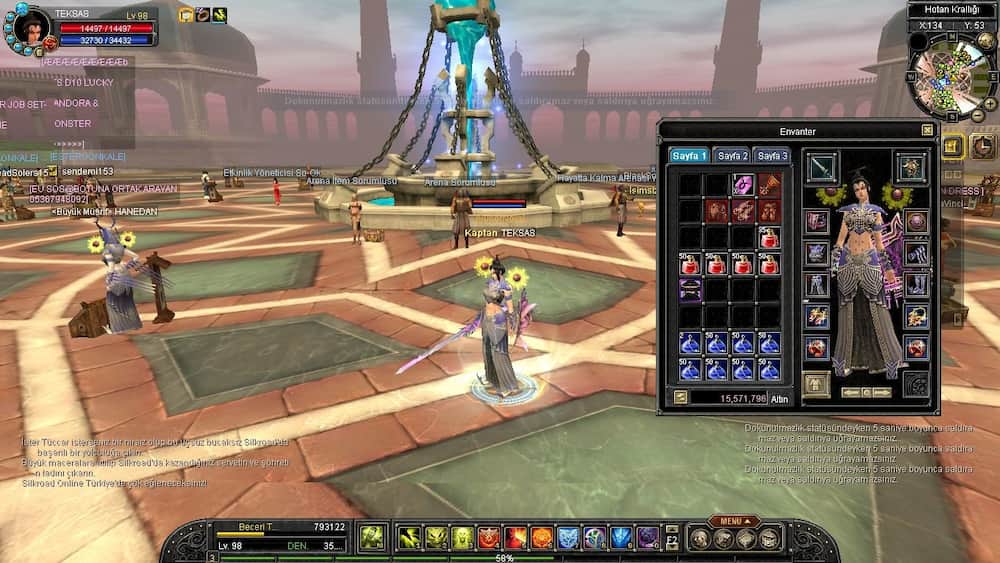Click the lone red potion with count 25
The width and height of the screenshot is (1000, 563).
tap(768, 238)
